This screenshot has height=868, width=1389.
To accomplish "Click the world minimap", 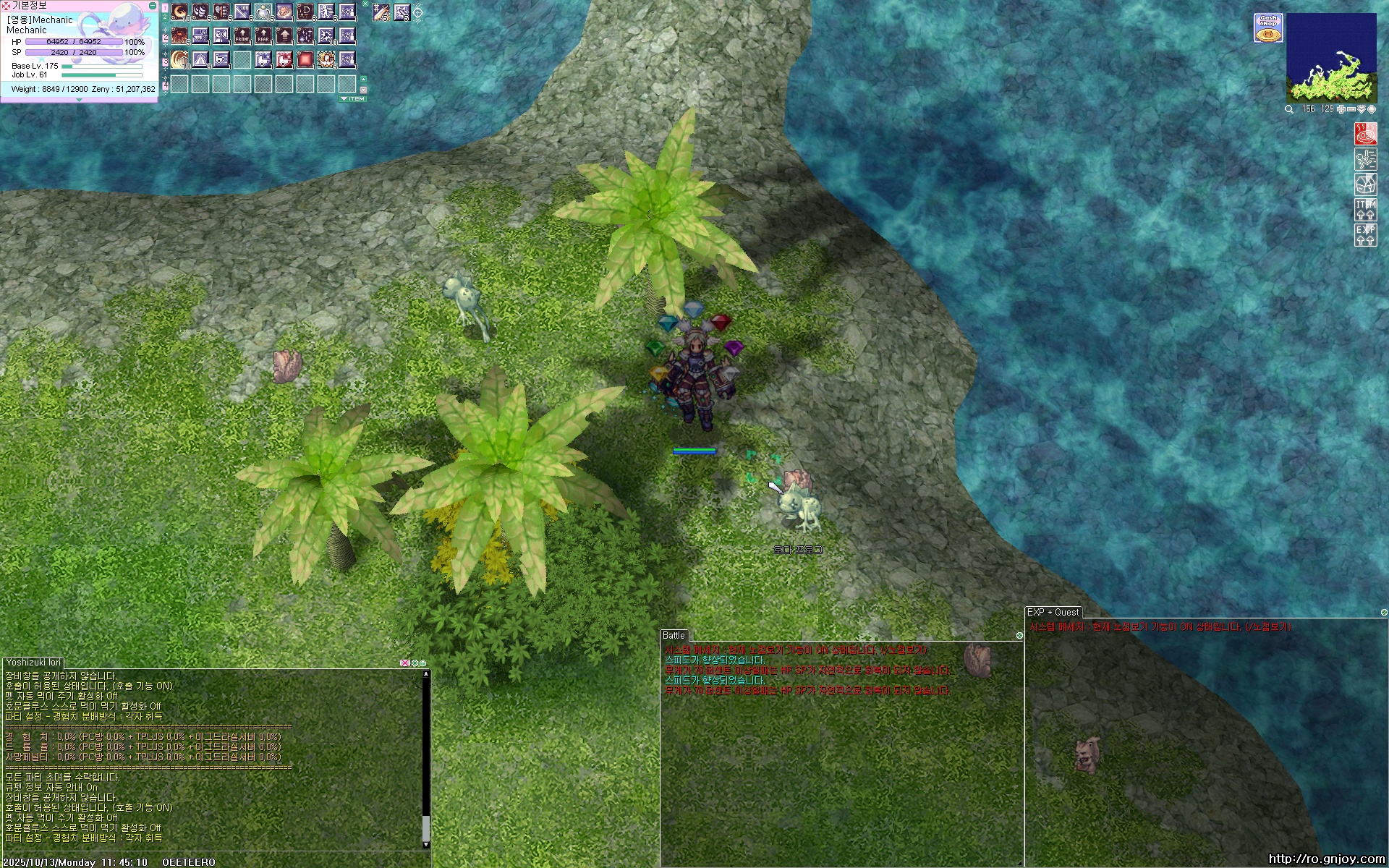I will tap(1331, 56).
